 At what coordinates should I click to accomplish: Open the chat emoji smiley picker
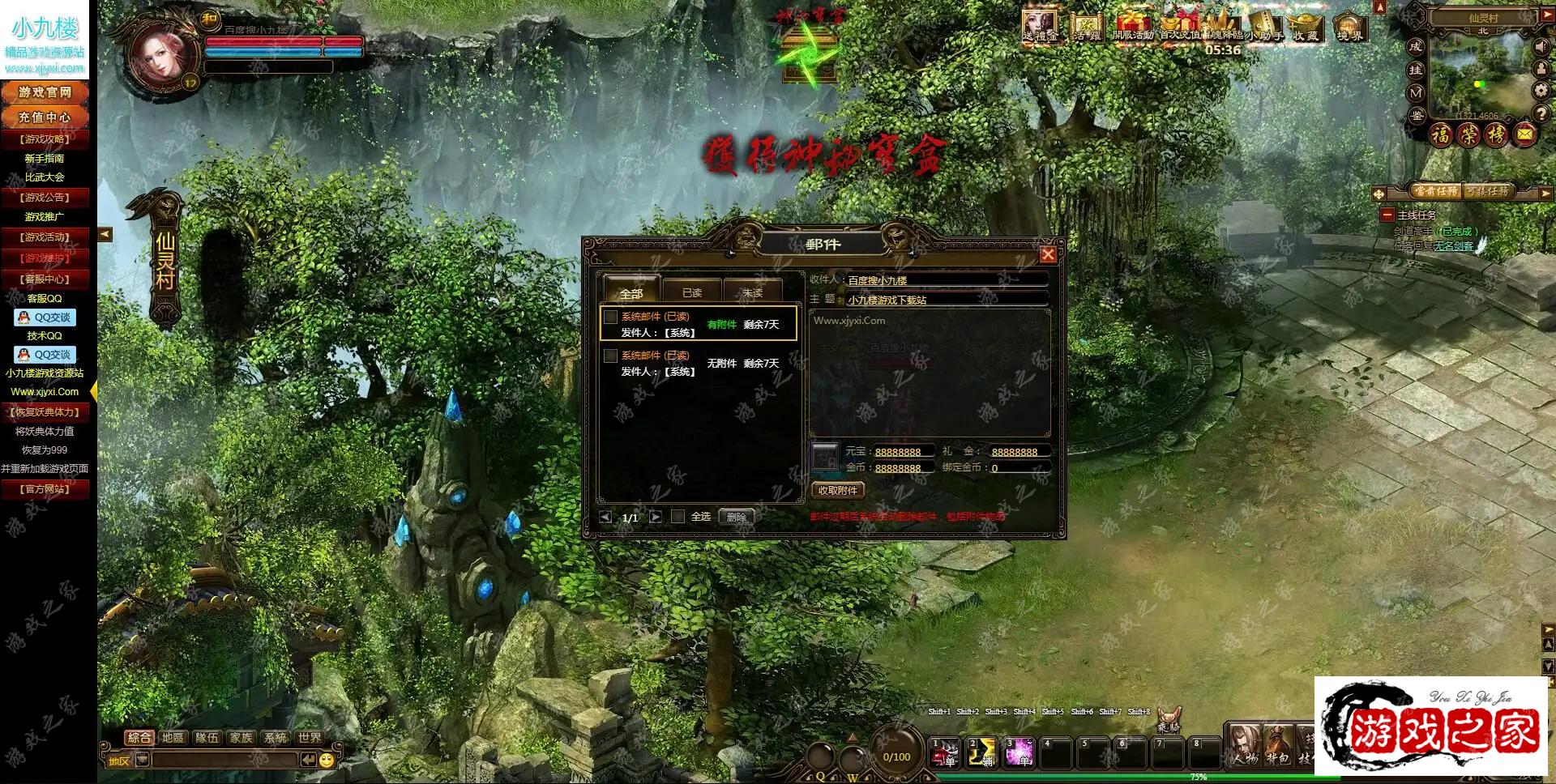tap(327, 760)
